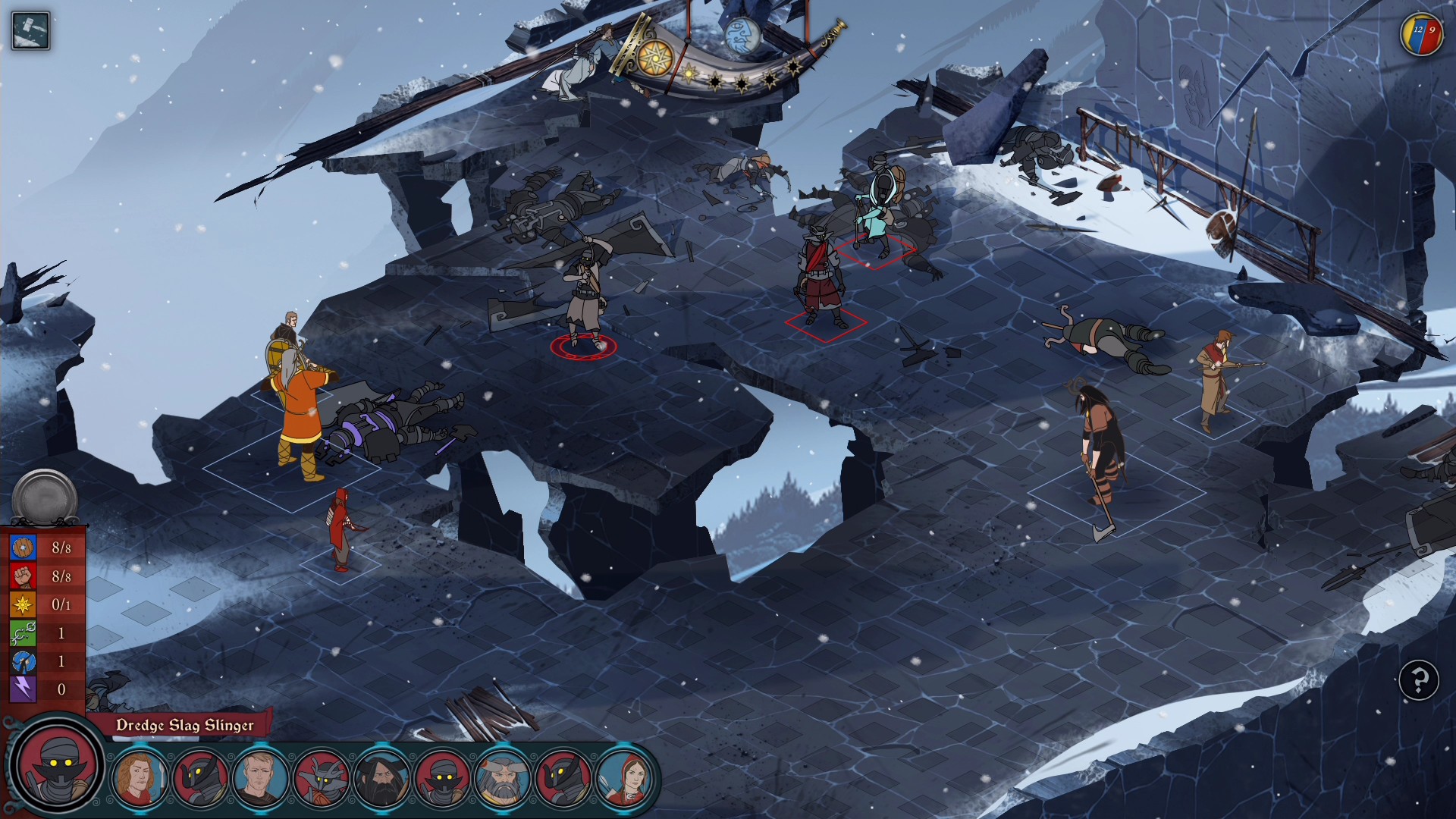This screenshot has height=819, width=1456.
Task: Click the round grey medallion button
Action: click(x=45, y=498)
